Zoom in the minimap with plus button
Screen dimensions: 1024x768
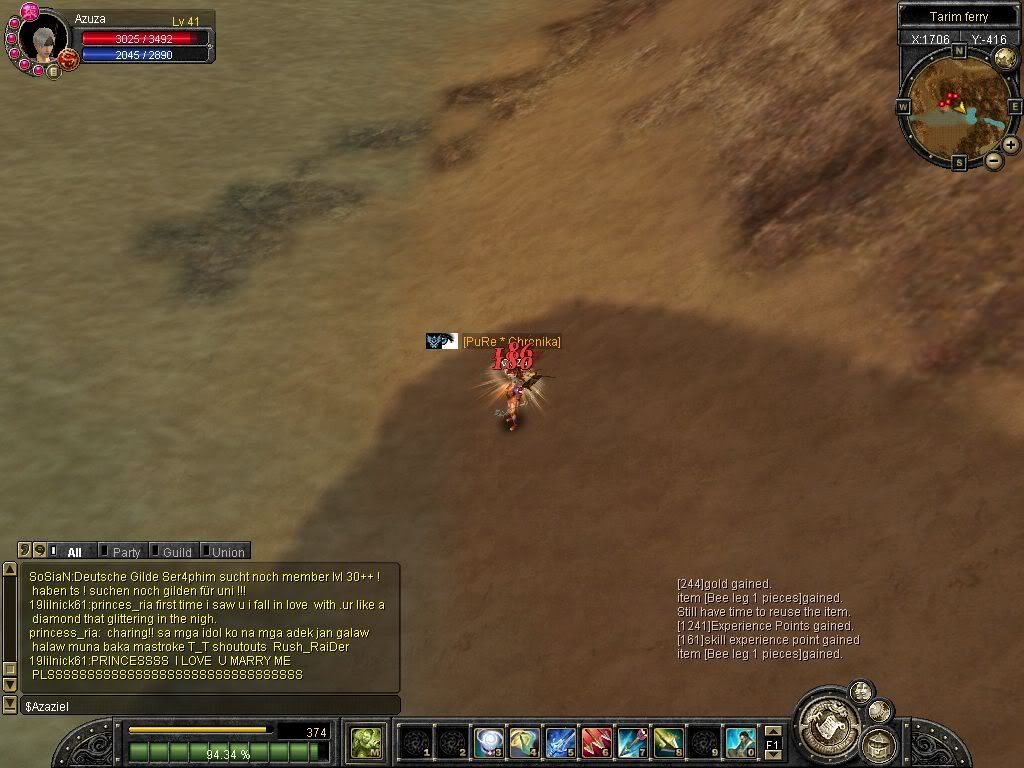pyautogui.click(x=1011, y=145)
